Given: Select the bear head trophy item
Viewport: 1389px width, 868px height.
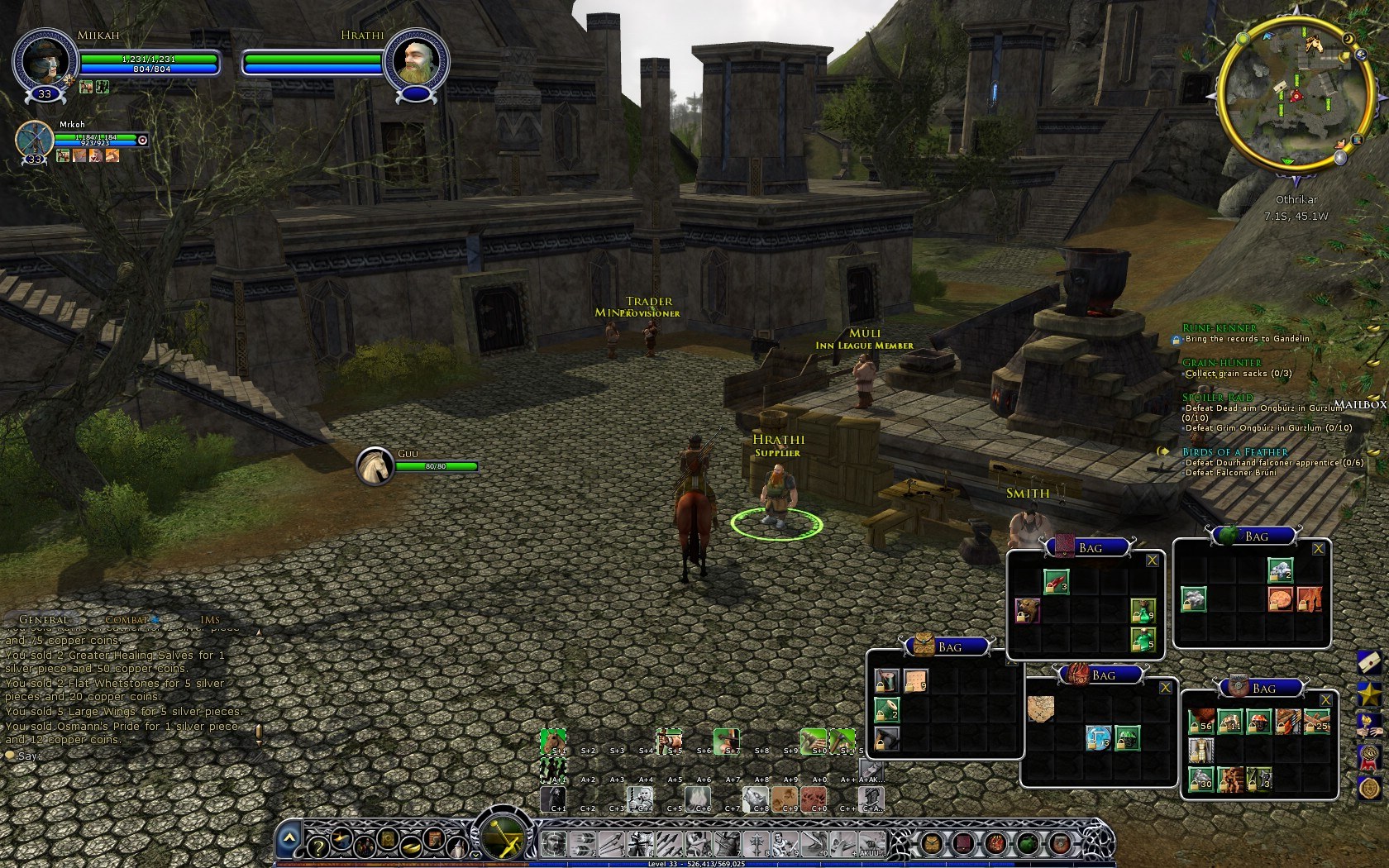Looking at the screenshot, I should 1028,611.
